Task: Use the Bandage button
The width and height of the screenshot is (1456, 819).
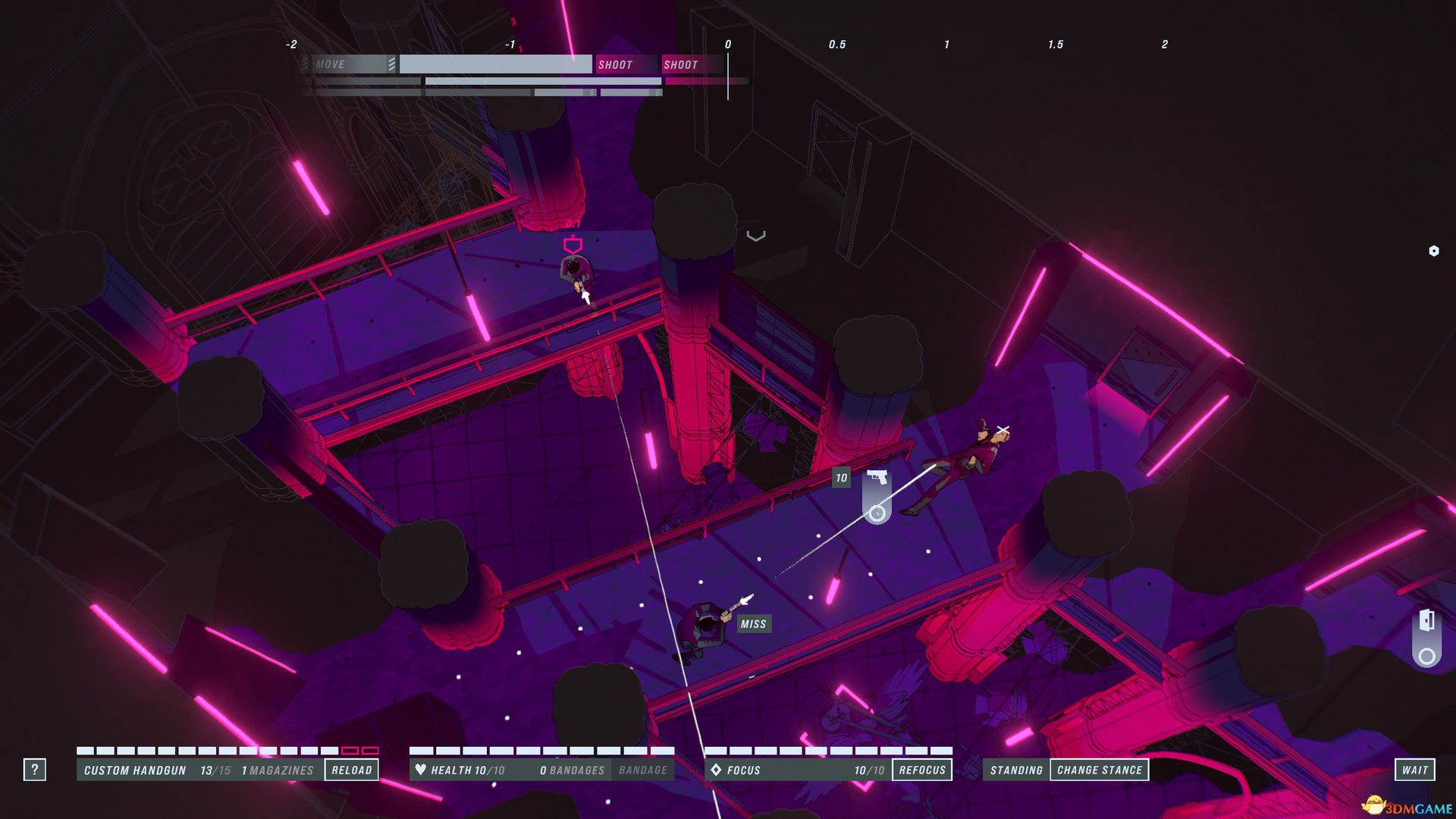Action: pos(642,770)
